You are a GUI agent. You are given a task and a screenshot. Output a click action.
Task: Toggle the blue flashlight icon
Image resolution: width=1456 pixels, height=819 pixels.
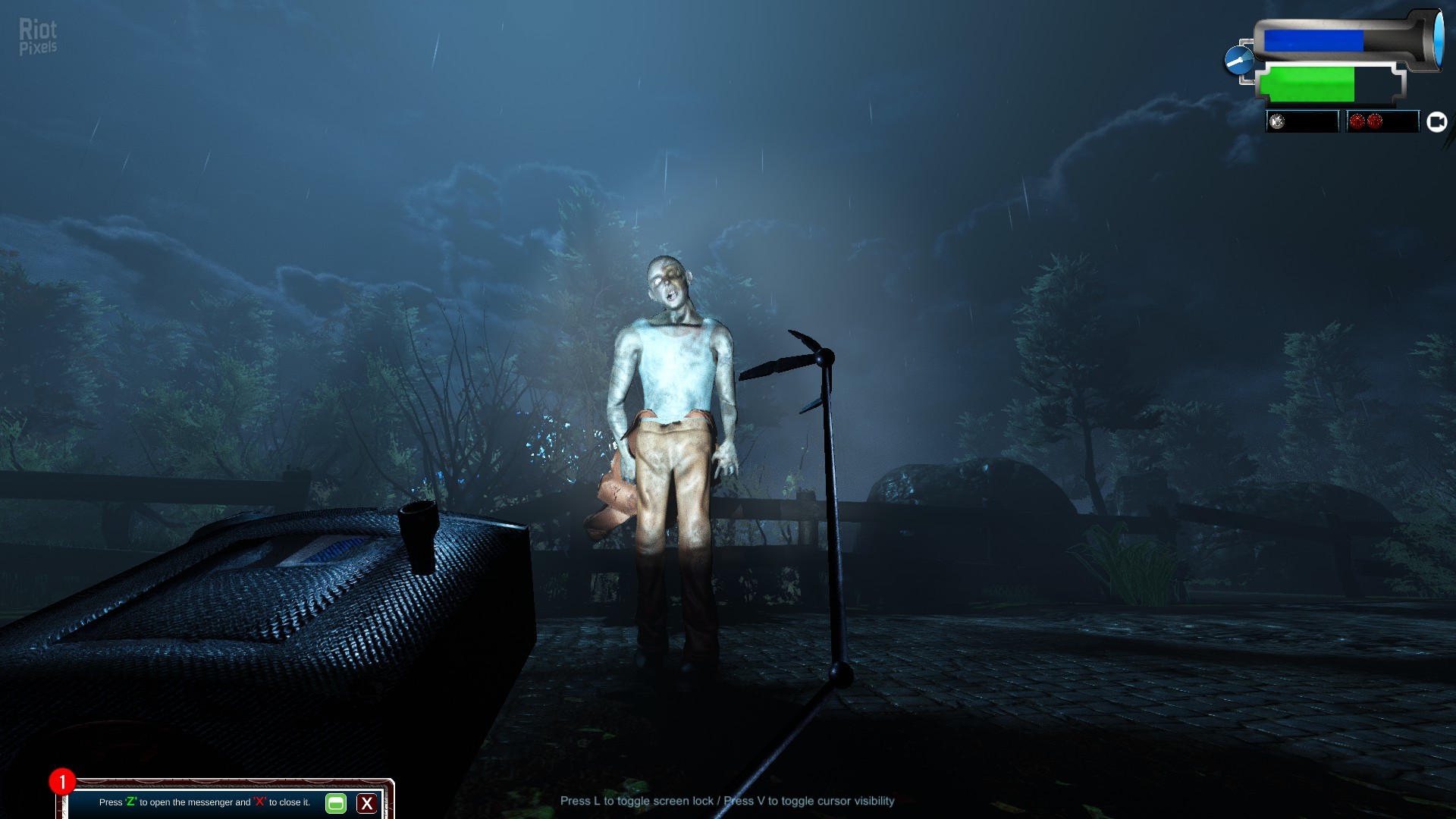1239,60
